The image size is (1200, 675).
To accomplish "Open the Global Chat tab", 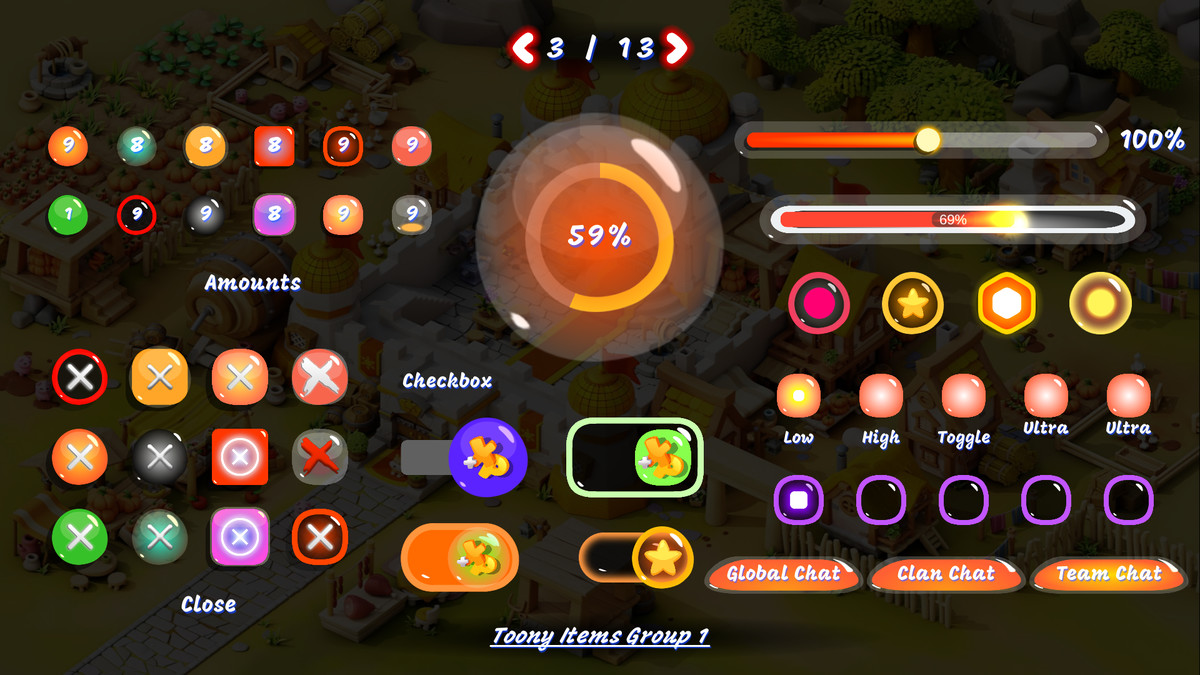I will [x=783, y=575].
